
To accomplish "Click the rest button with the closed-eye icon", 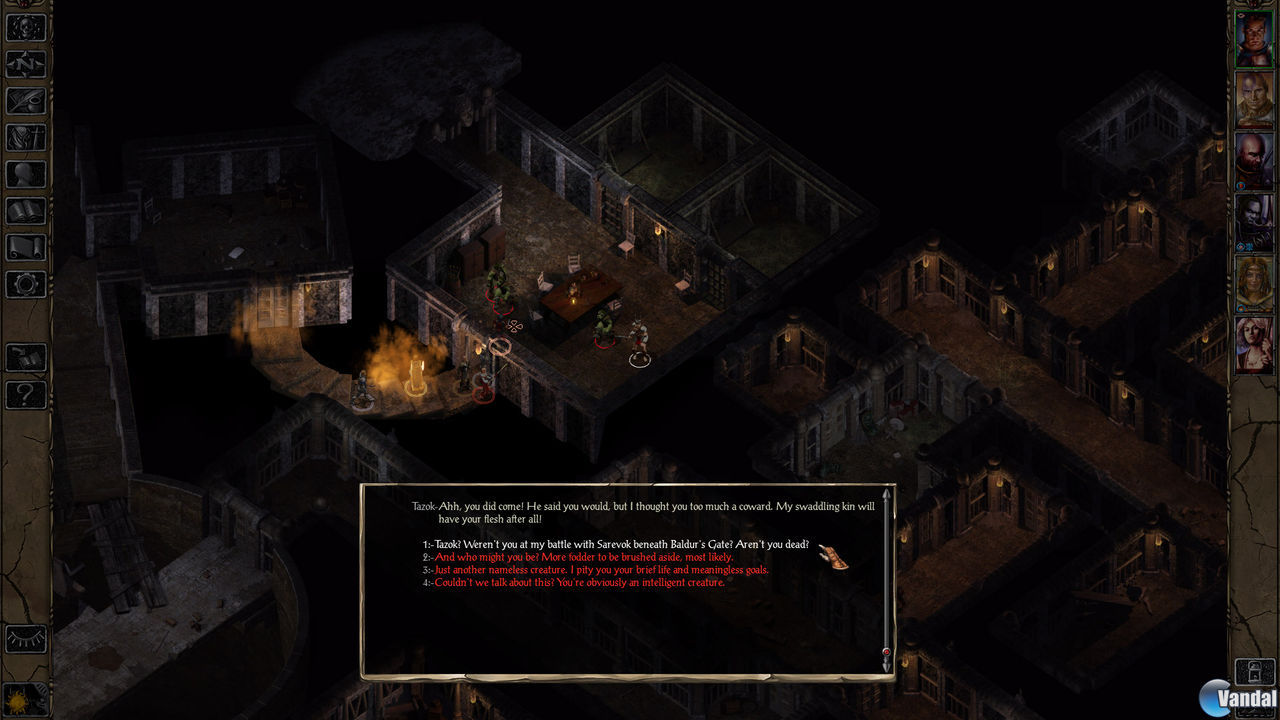I will 26,638.
